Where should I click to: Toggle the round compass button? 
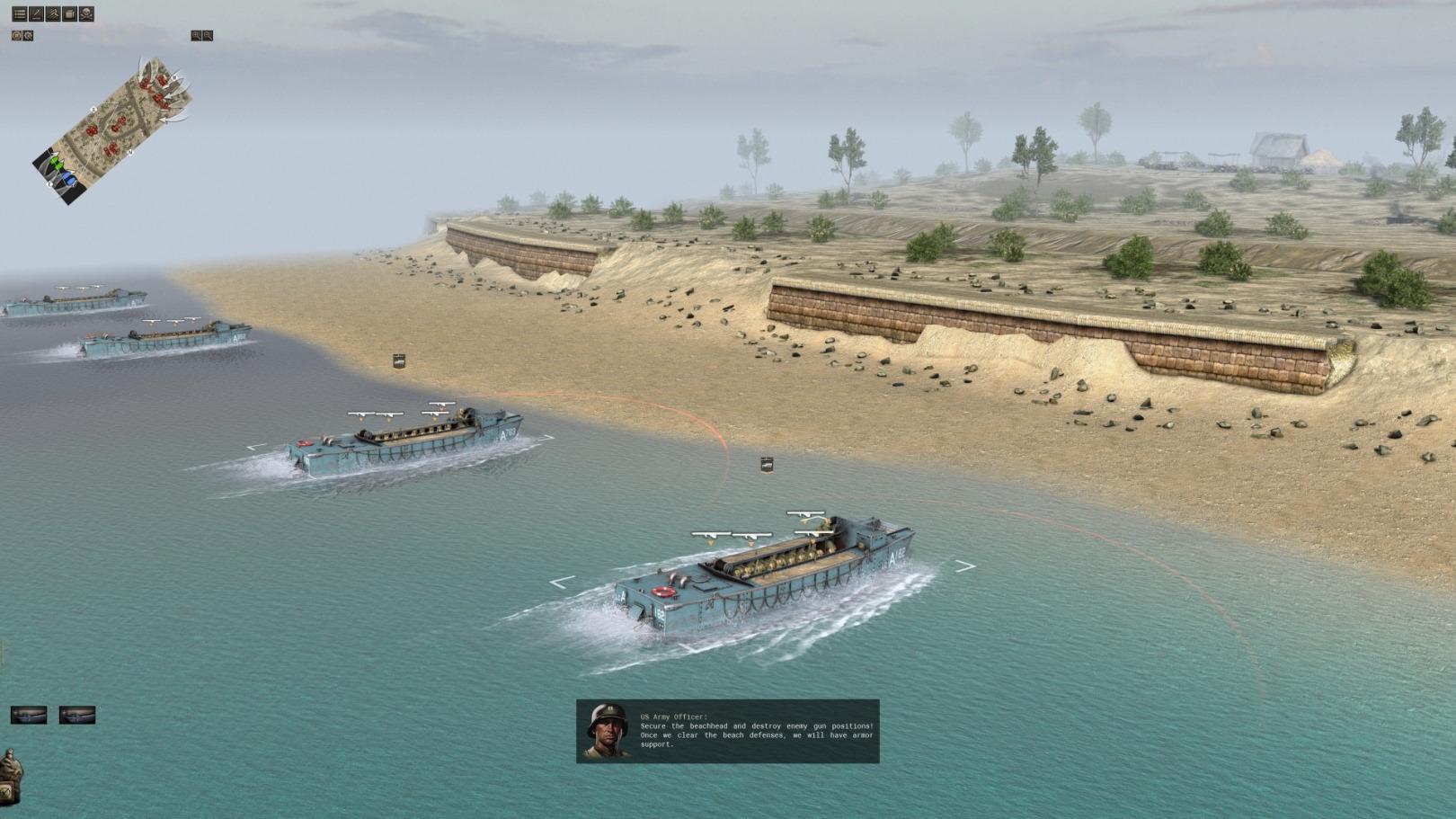tap(16, 36)
